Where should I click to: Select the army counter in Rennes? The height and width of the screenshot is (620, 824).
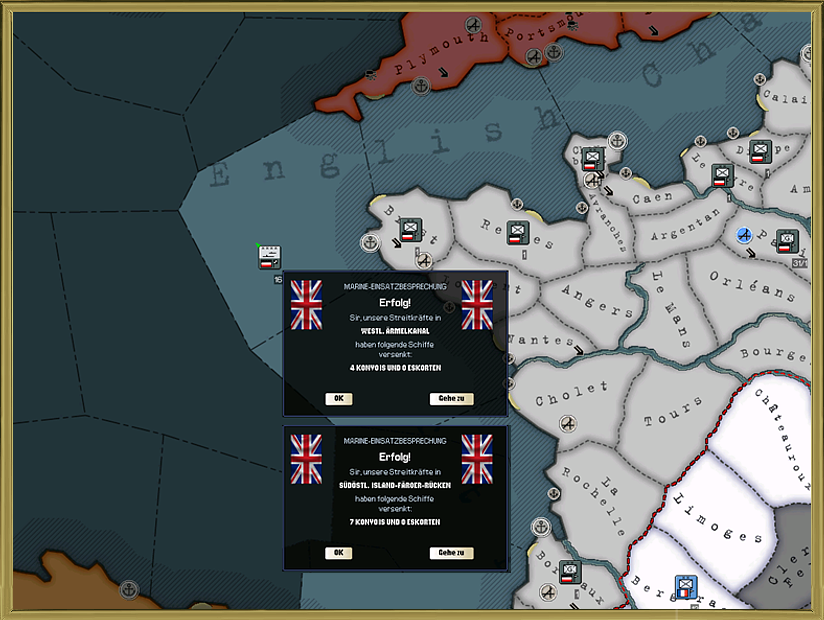pyautogui.click(x=517, y=233)
